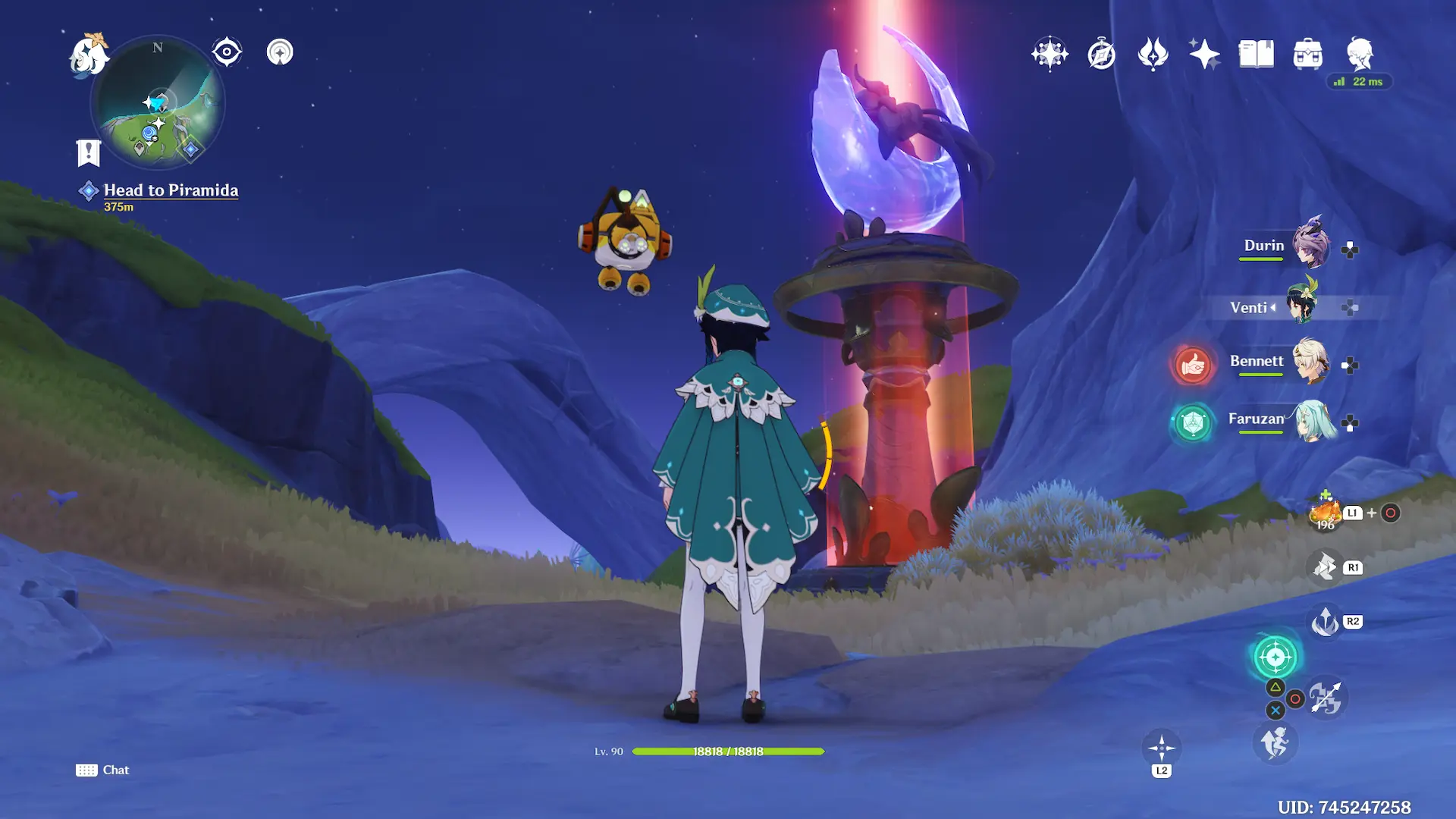Open the Paimon menu icon

click(89, 55)
